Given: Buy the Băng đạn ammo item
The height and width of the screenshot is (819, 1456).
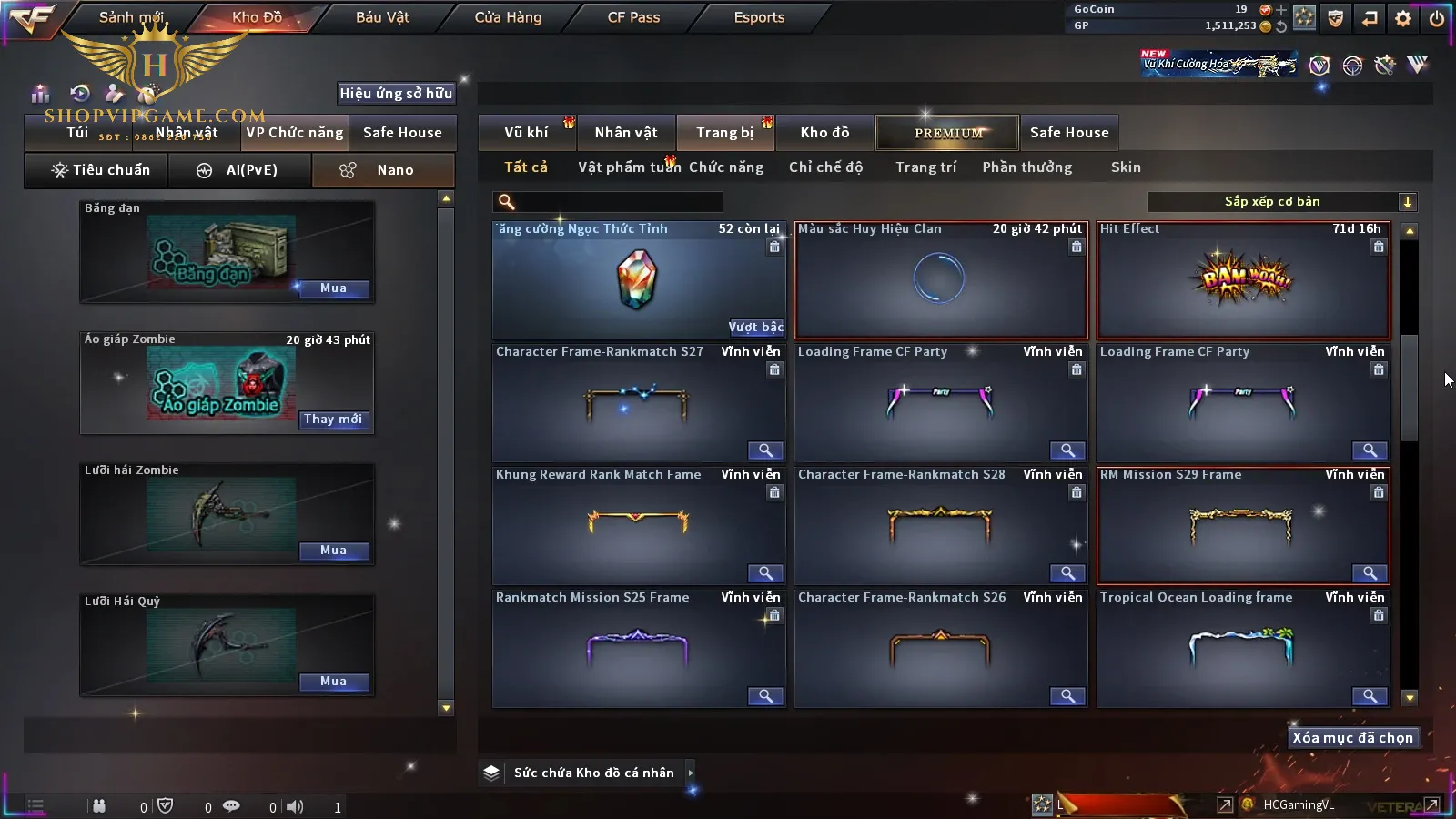Looking at the screenshot, I should click(333, 288).
